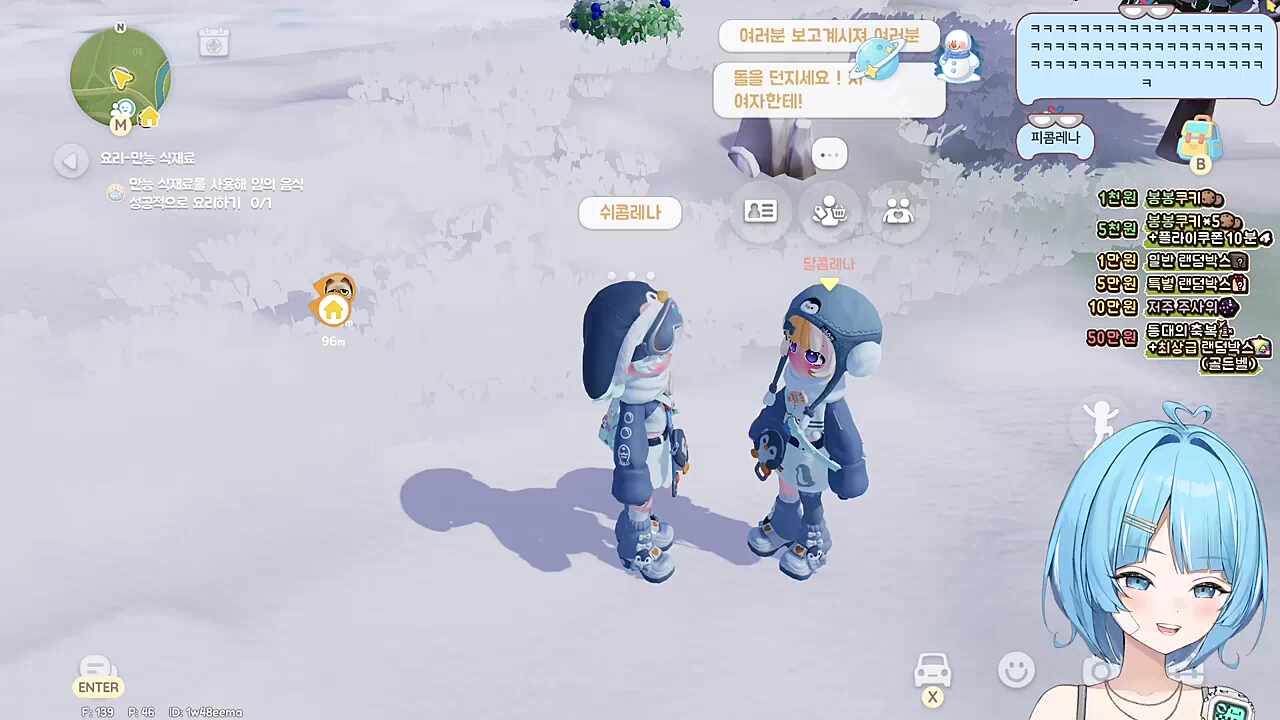Image resolution: width=1280 pixels, height=720 pixels.
Task: Collapse the quest tracker with the arrow
Action: point(71,161)
